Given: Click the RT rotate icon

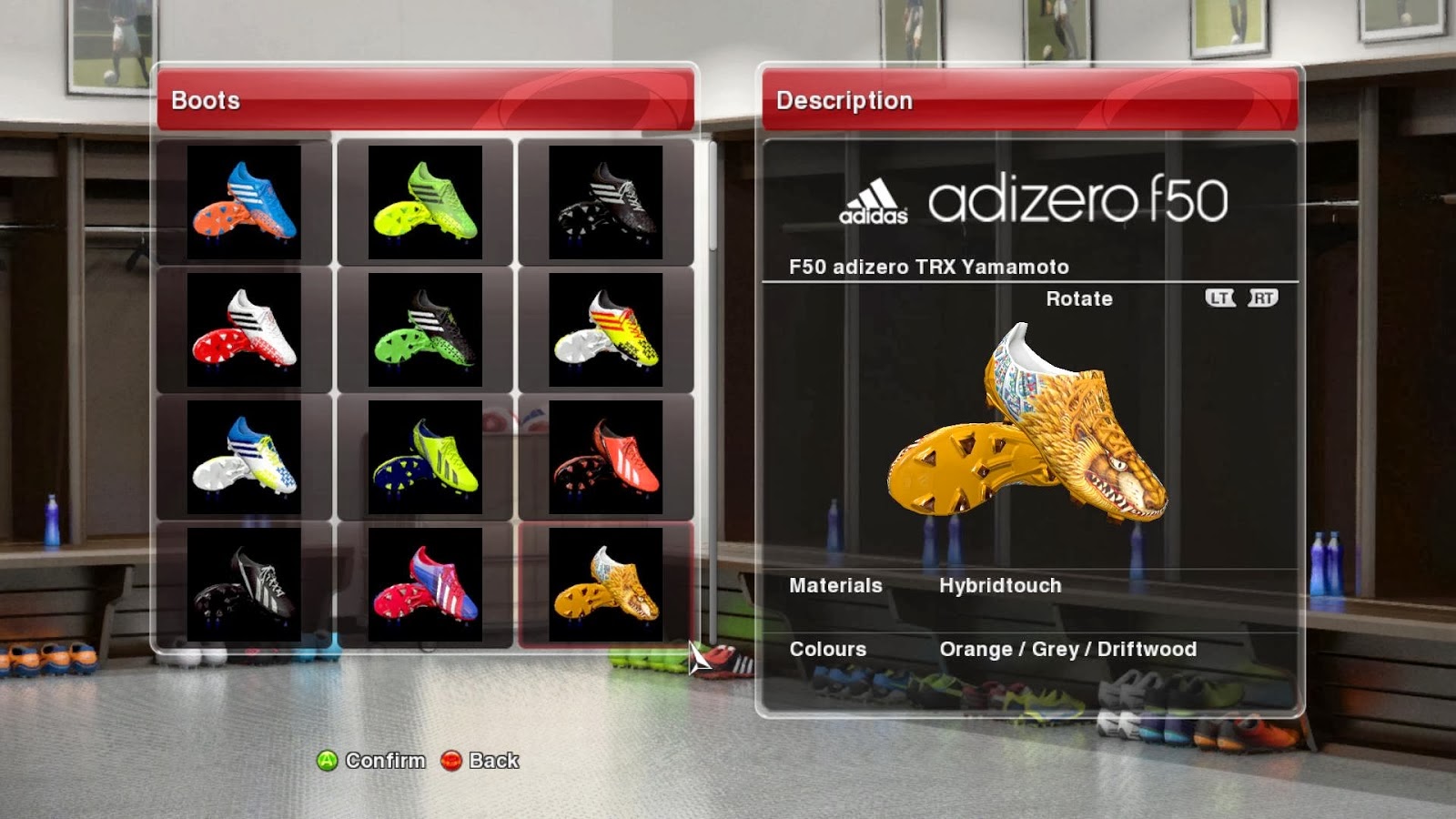Looking at the screenshot, I should point(1263,298).
